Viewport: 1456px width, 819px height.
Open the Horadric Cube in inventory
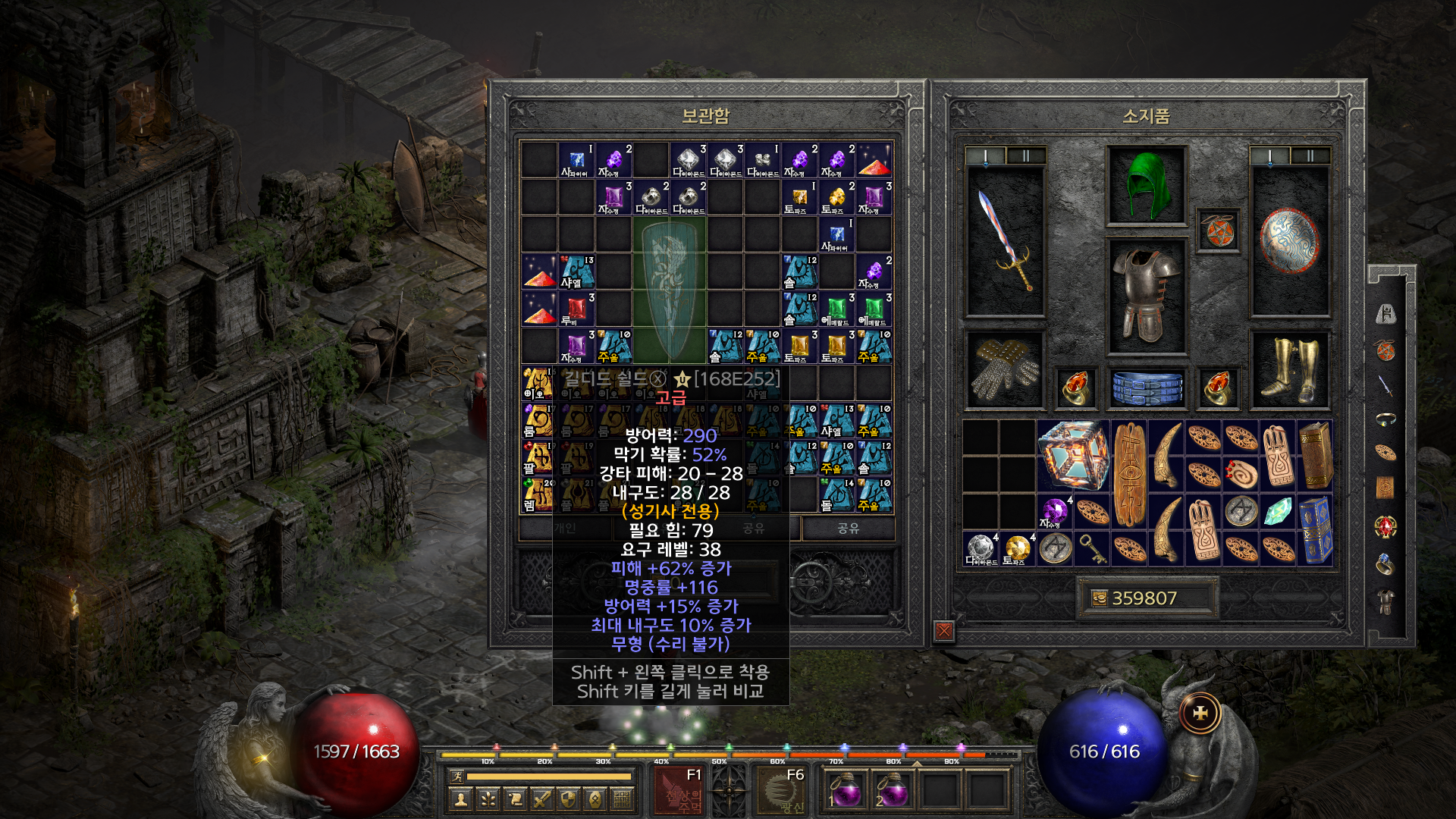coord(1073,455)
